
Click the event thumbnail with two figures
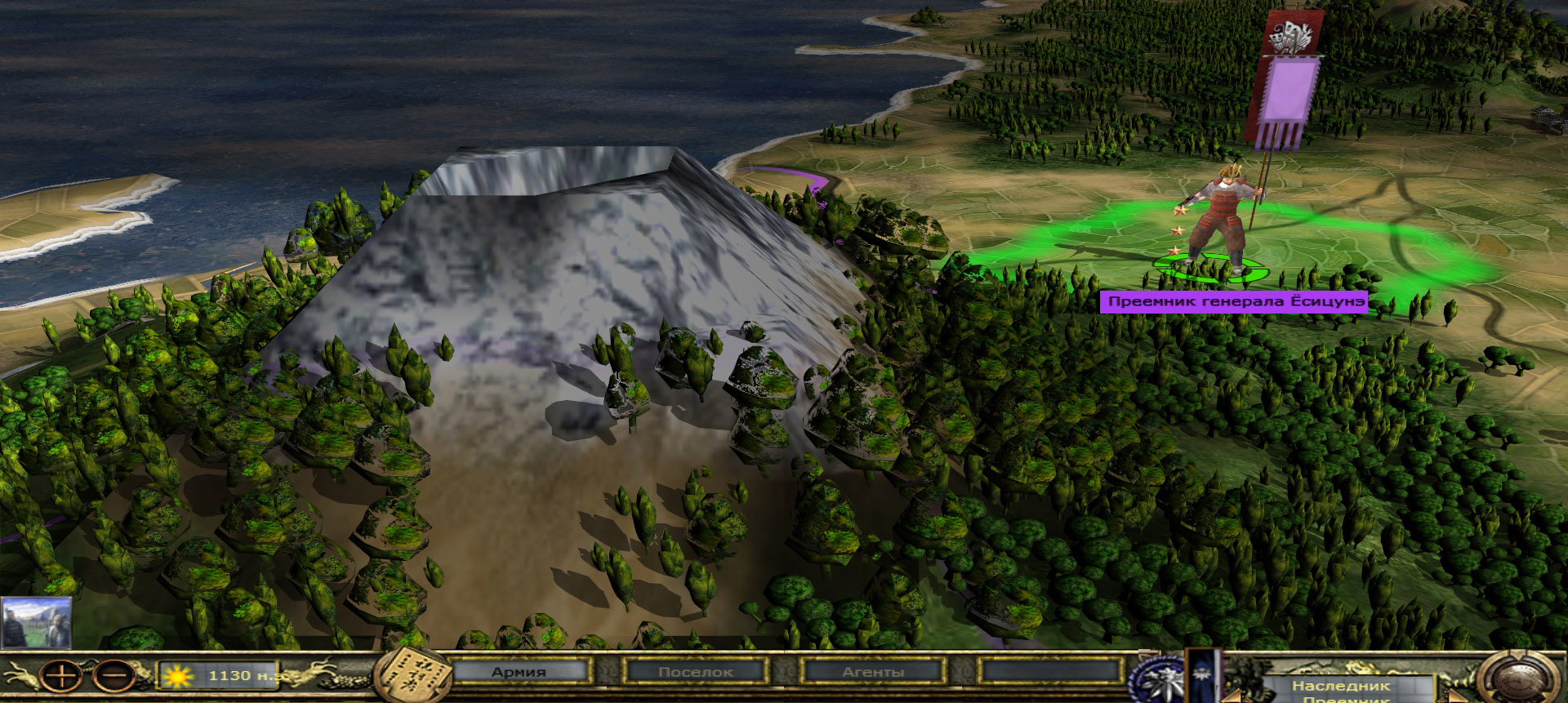36,623
